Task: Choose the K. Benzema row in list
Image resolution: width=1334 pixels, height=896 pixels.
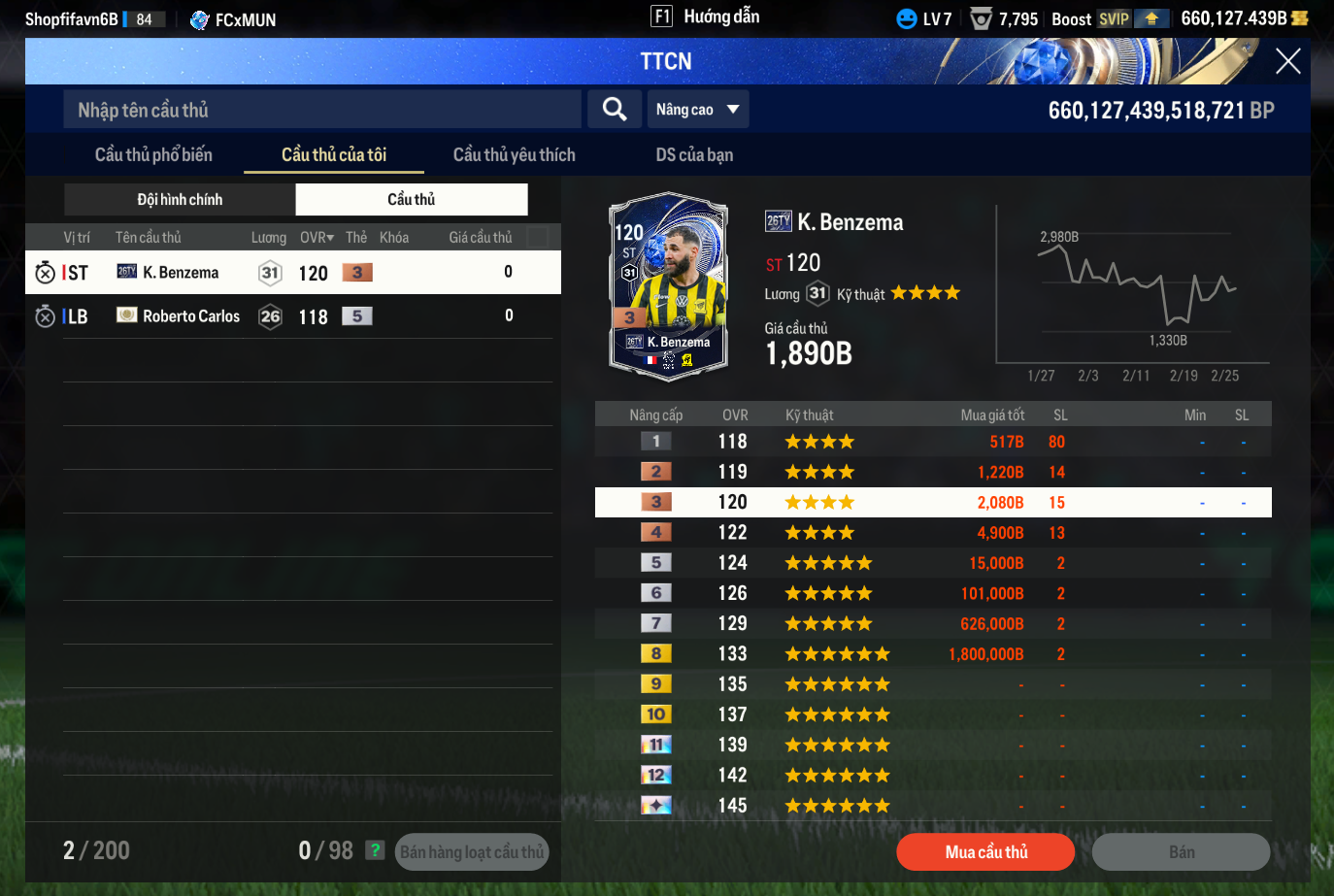Action: pos(291,273)
